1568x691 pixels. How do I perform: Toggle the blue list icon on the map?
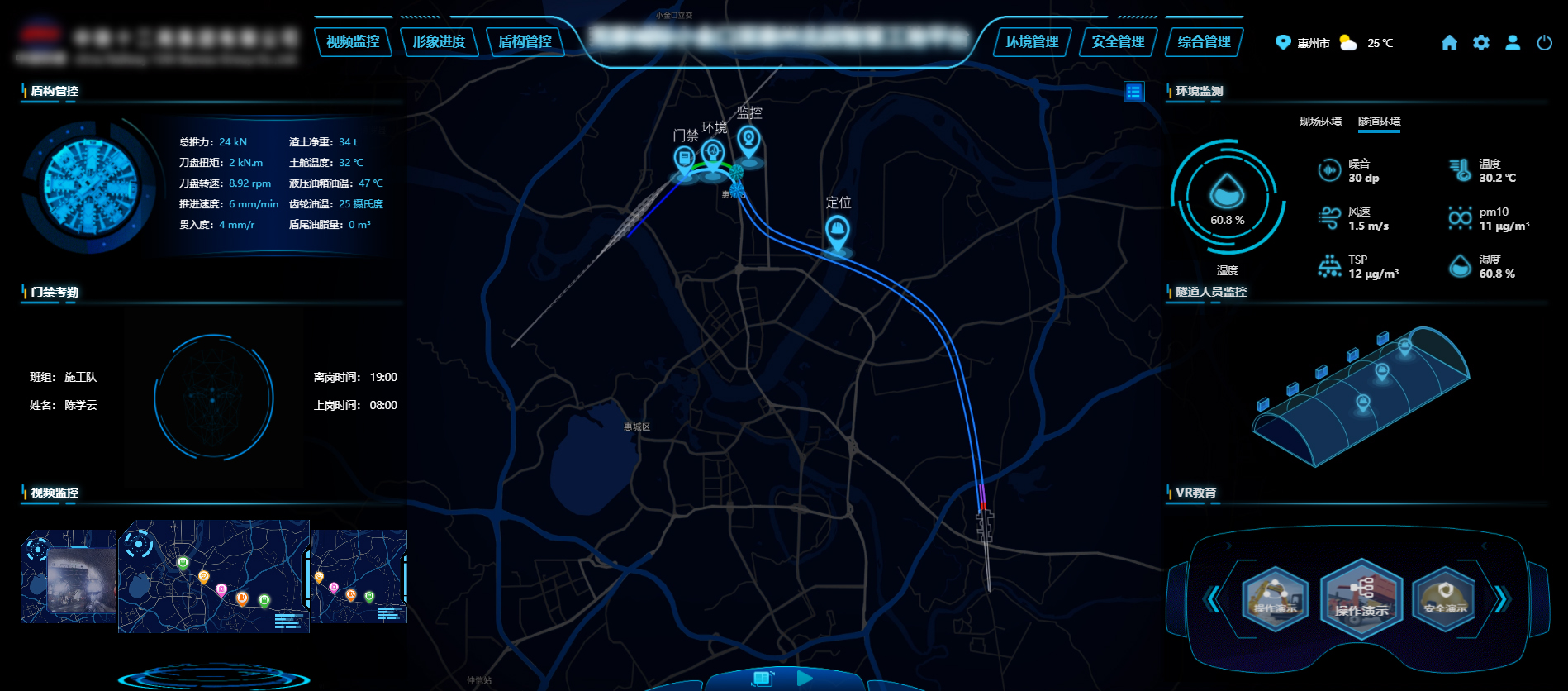click(1133, 92)
